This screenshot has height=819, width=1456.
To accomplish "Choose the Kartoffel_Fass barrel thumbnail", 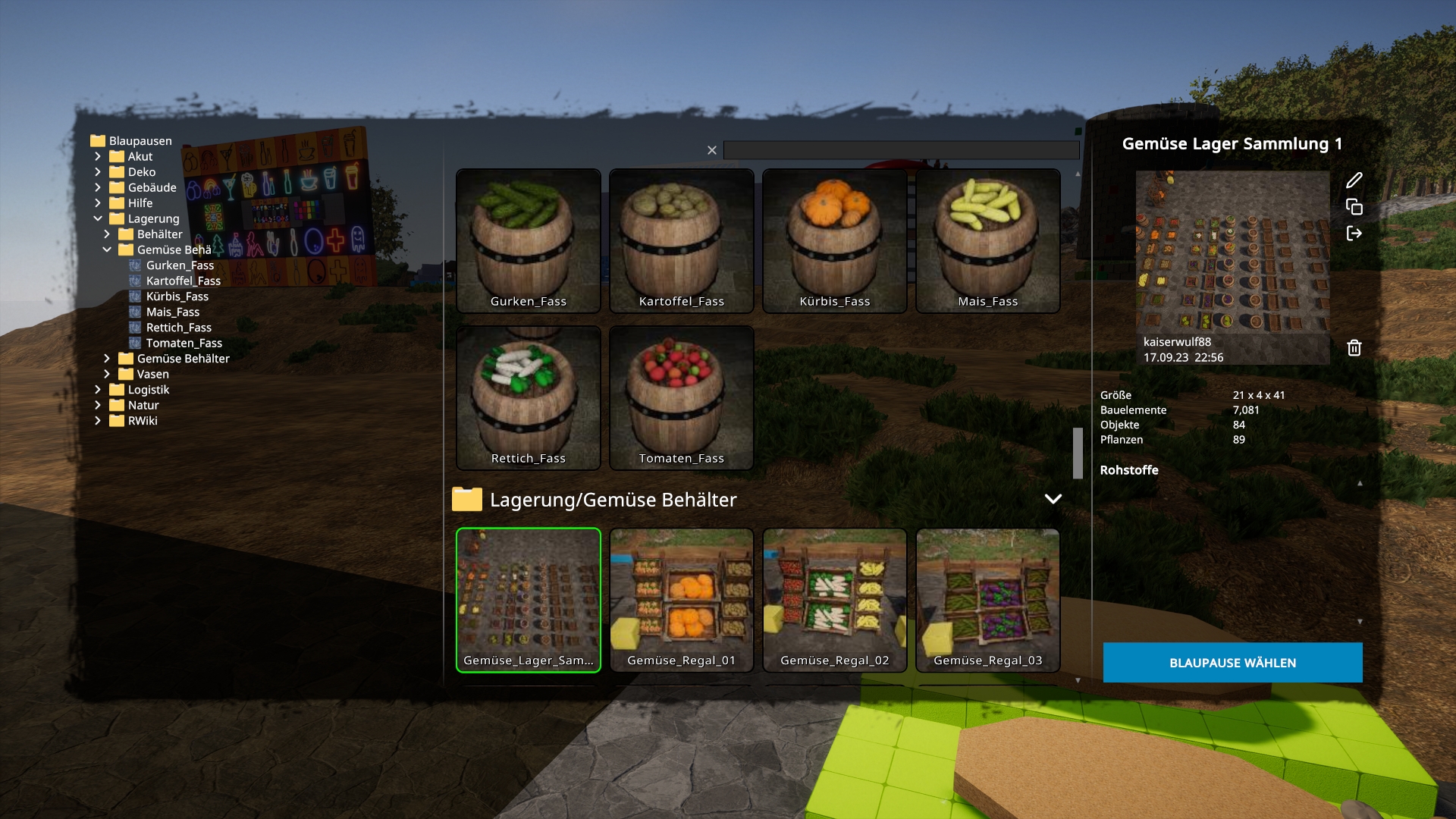I will click(x=682, y=240).
